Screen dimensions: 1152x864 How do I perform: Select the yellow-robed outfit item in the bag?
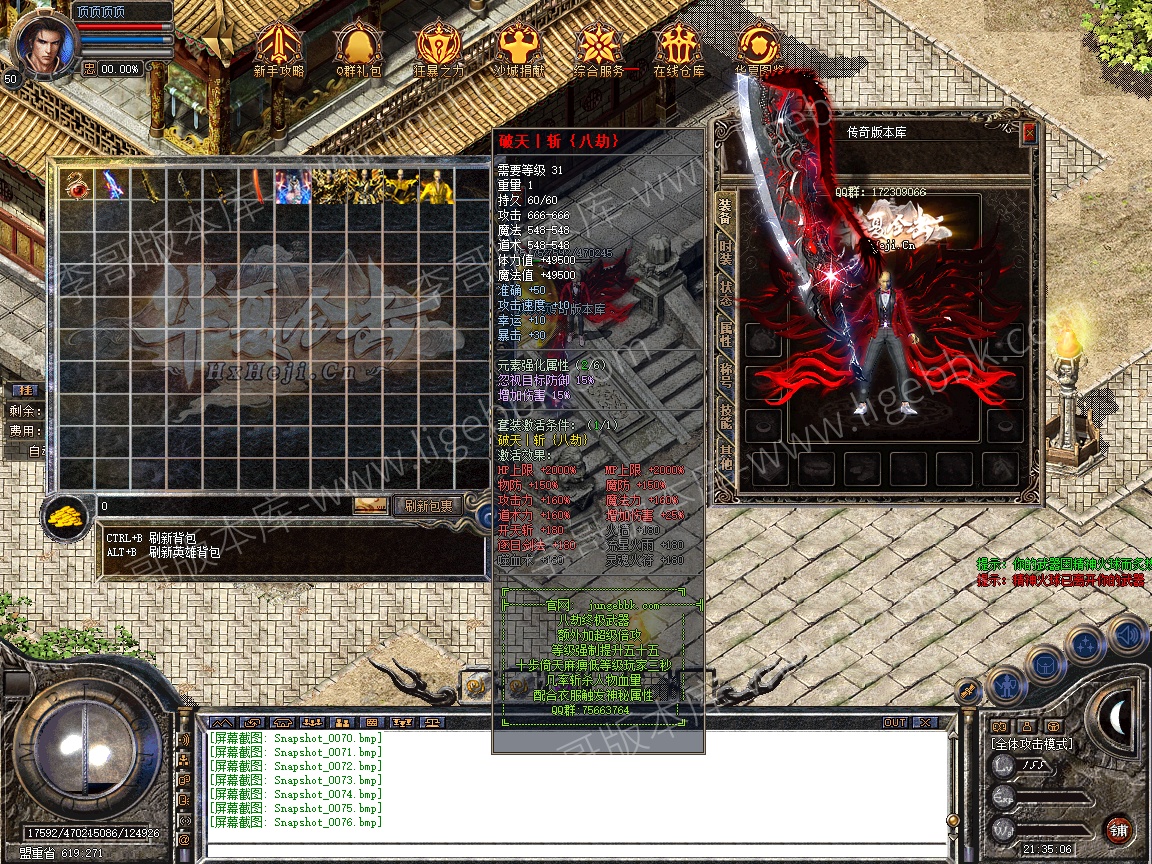(436, 186)
